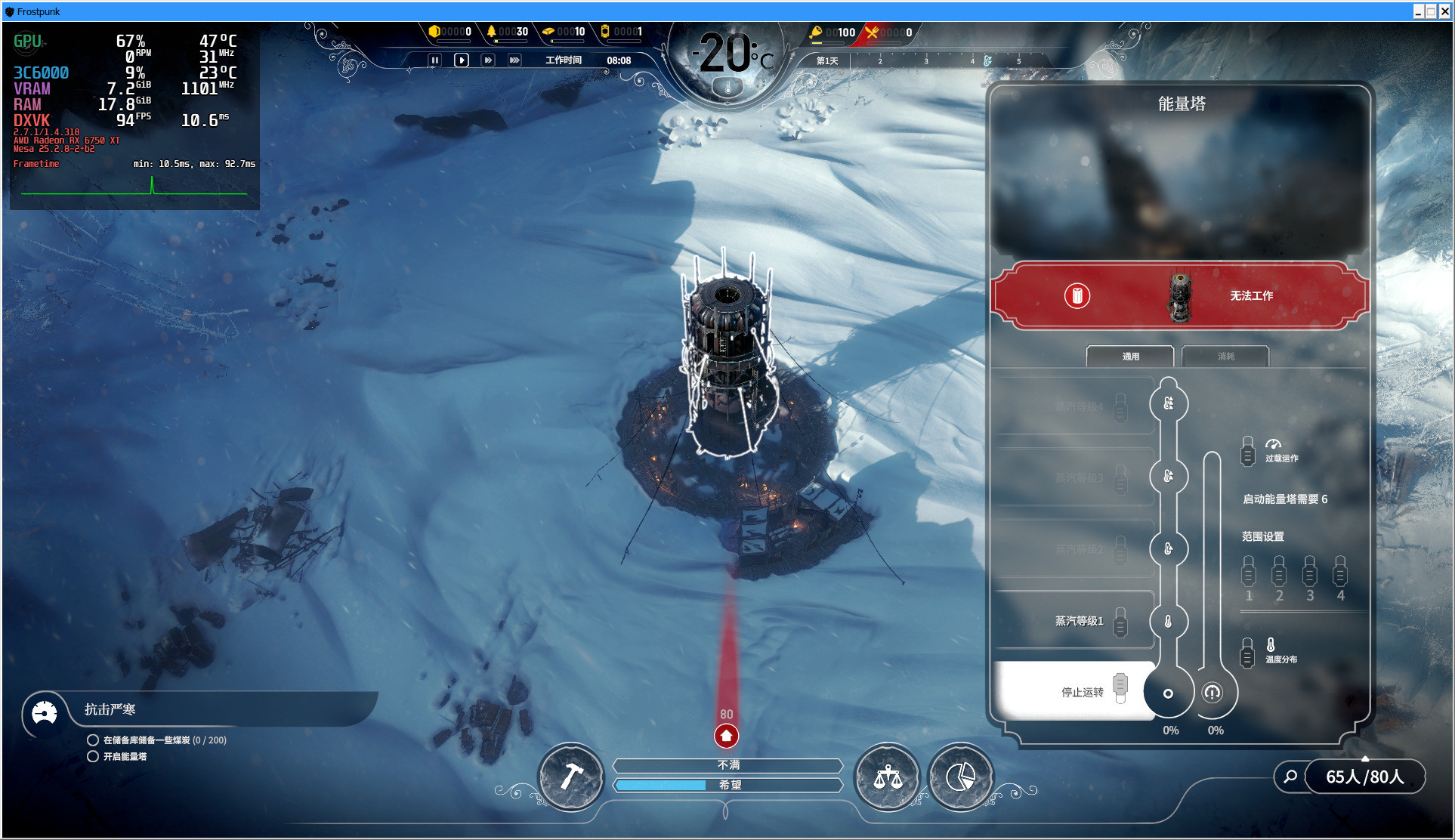
Task: Toggle the 温度分布 temperature overlay
Action: click(x=1248, y=653)
